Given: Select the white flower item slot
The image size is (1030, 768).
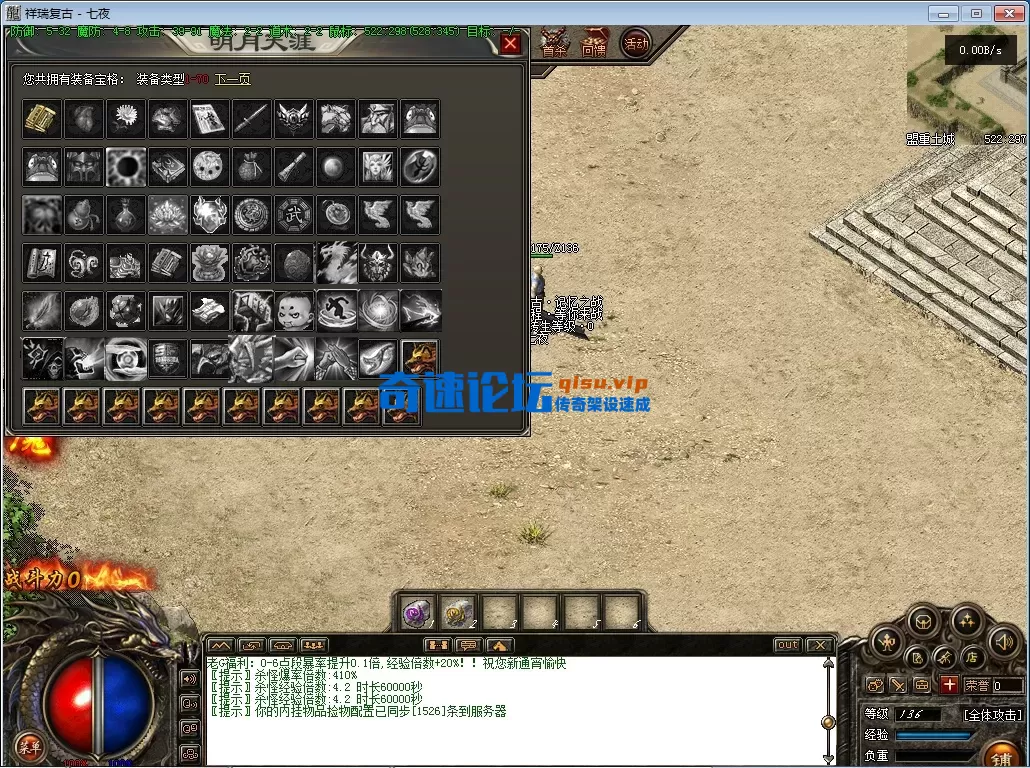Looking at the screenshot, I should (x=126, y=119).
